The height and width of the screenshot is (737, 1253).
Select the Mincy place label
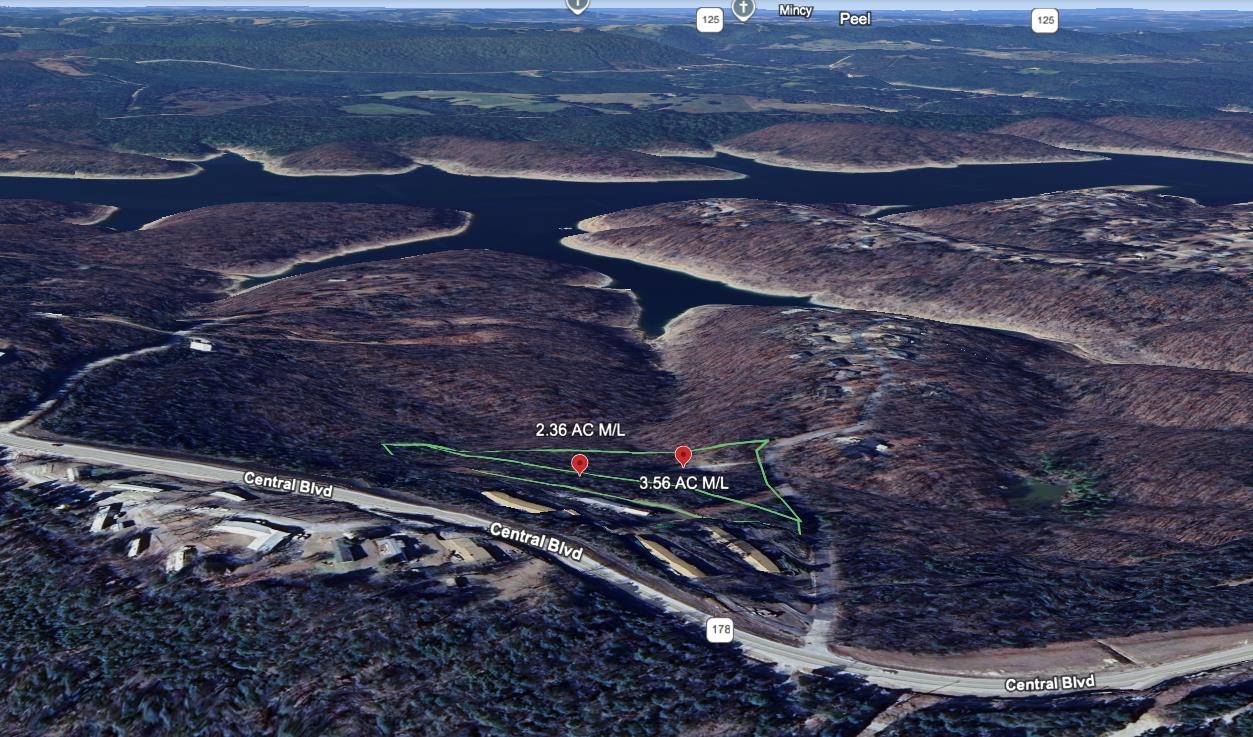coord(796,11)
